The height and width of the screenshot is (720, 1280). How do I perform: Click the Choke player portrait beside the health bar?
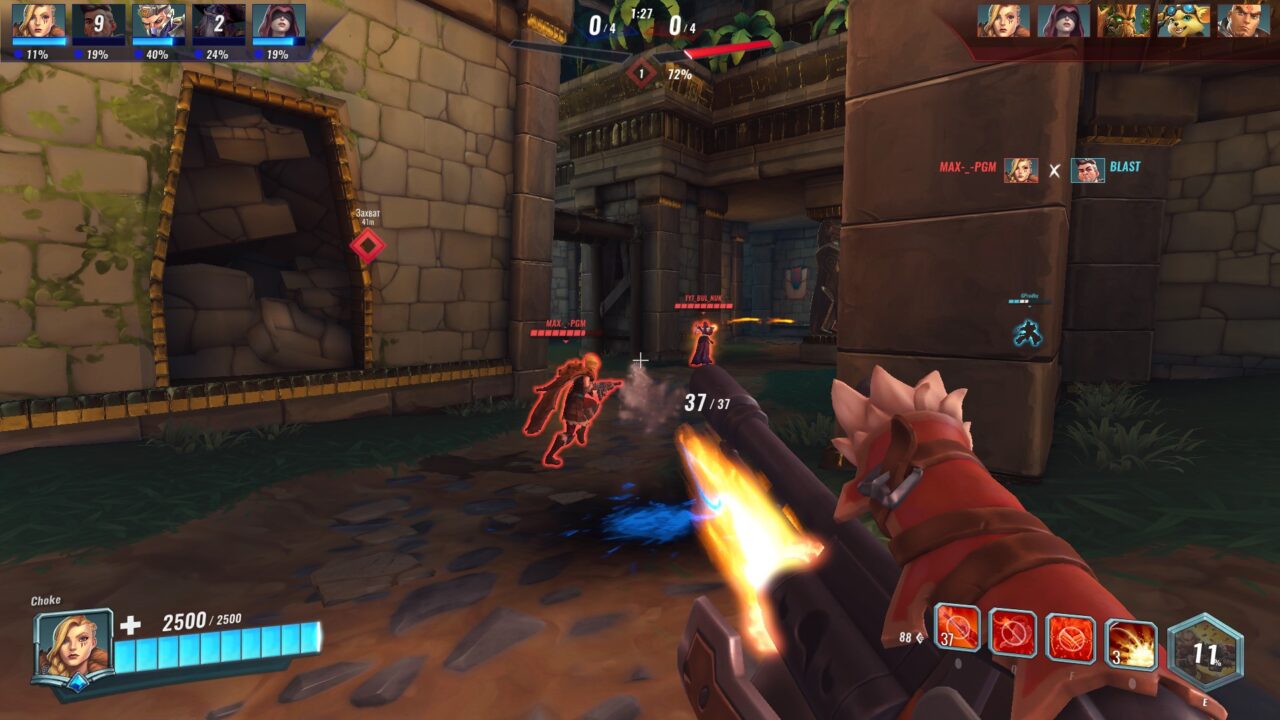click(x=72, y=646)
